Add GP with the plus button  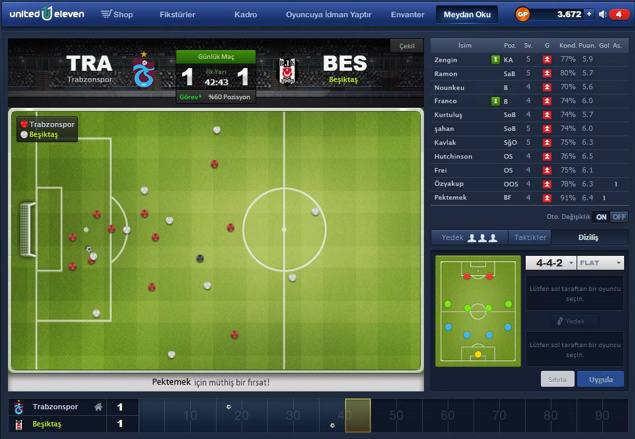tap(588, 14)
